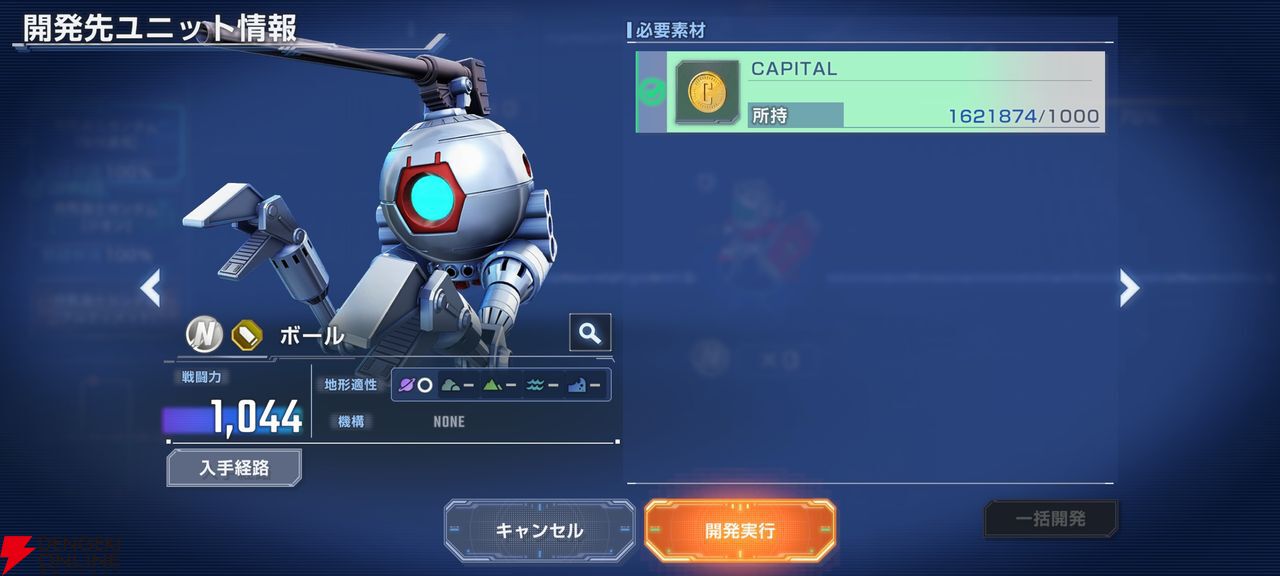Click the magnifying glass unit detail icon
This screenshot has width=1280, height=576.
(x=590, y=333)
